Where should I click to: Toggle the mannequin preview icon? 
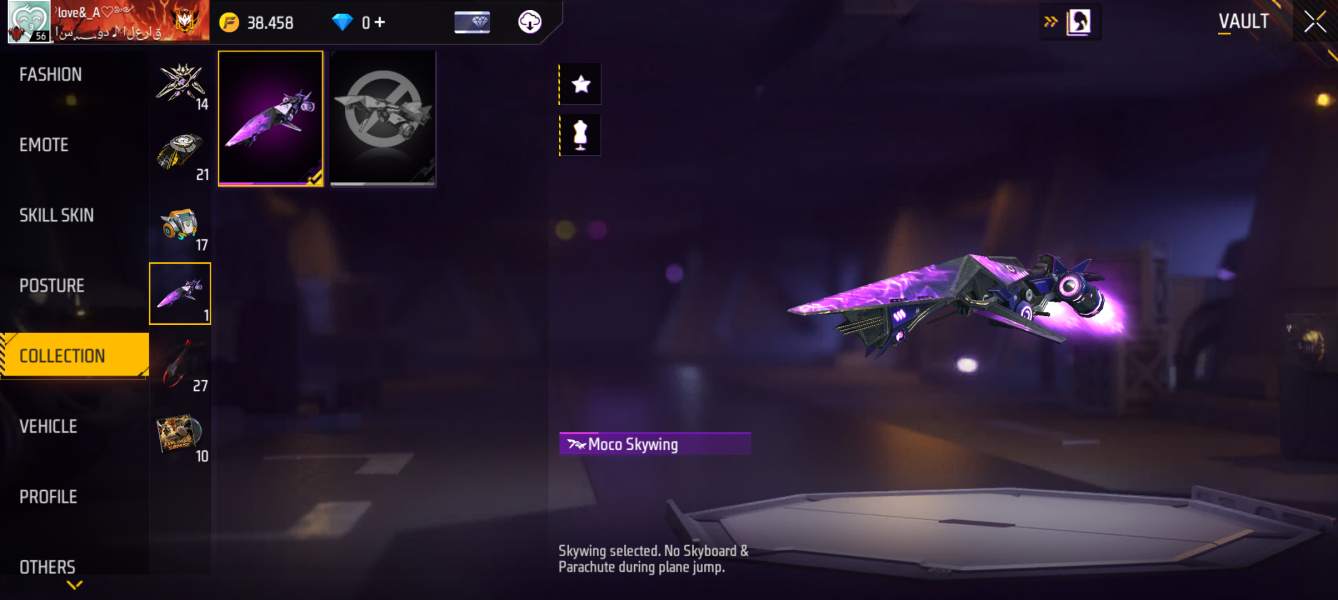click(581, 135)
